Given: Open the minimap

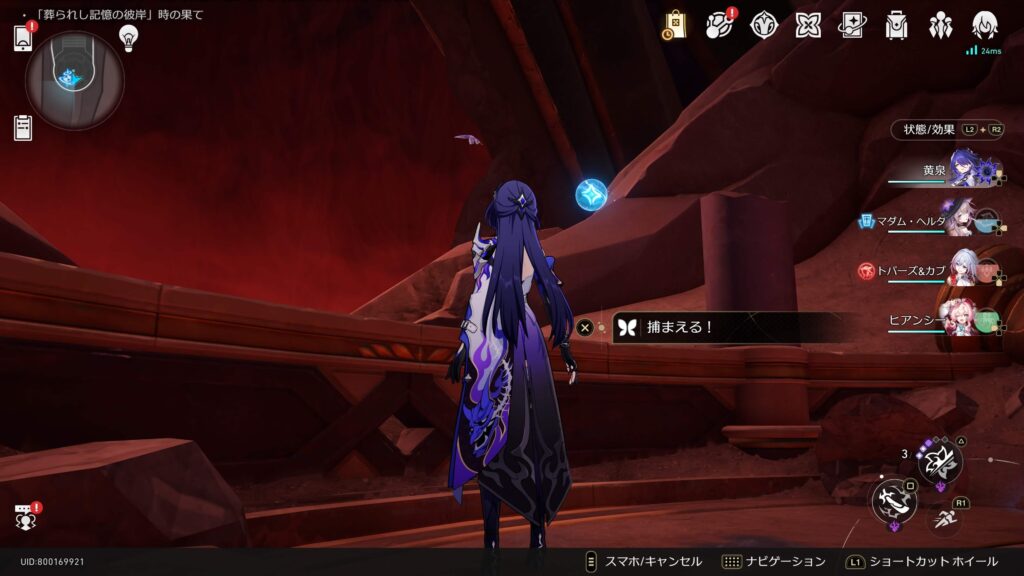Looking at the screenshot, I should point(74,80).
